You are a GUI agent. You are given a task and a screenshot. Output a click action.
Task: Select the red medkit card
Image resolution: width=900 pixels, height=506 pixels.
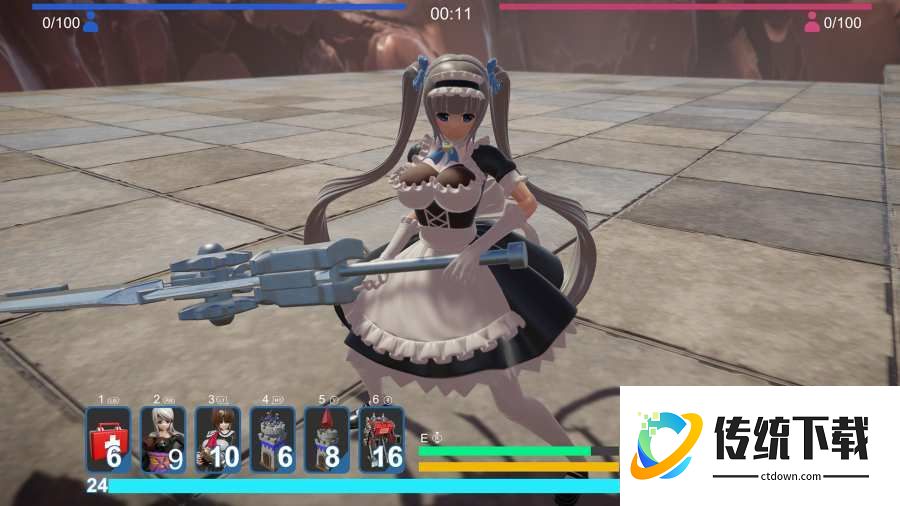(x=108, y=439)
